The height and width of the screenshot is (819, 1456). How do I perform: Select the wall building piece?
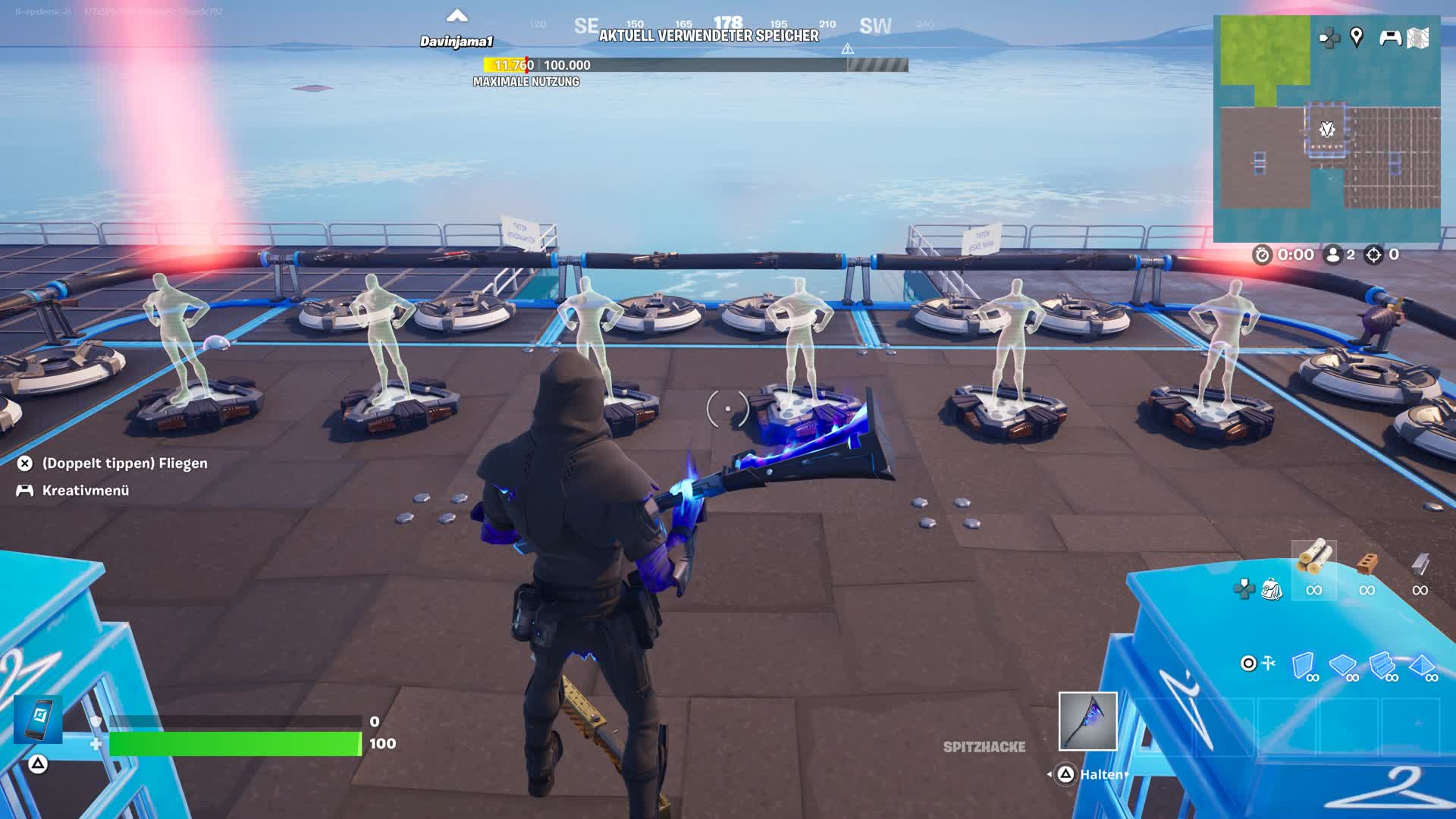[x=1304, y=666]
